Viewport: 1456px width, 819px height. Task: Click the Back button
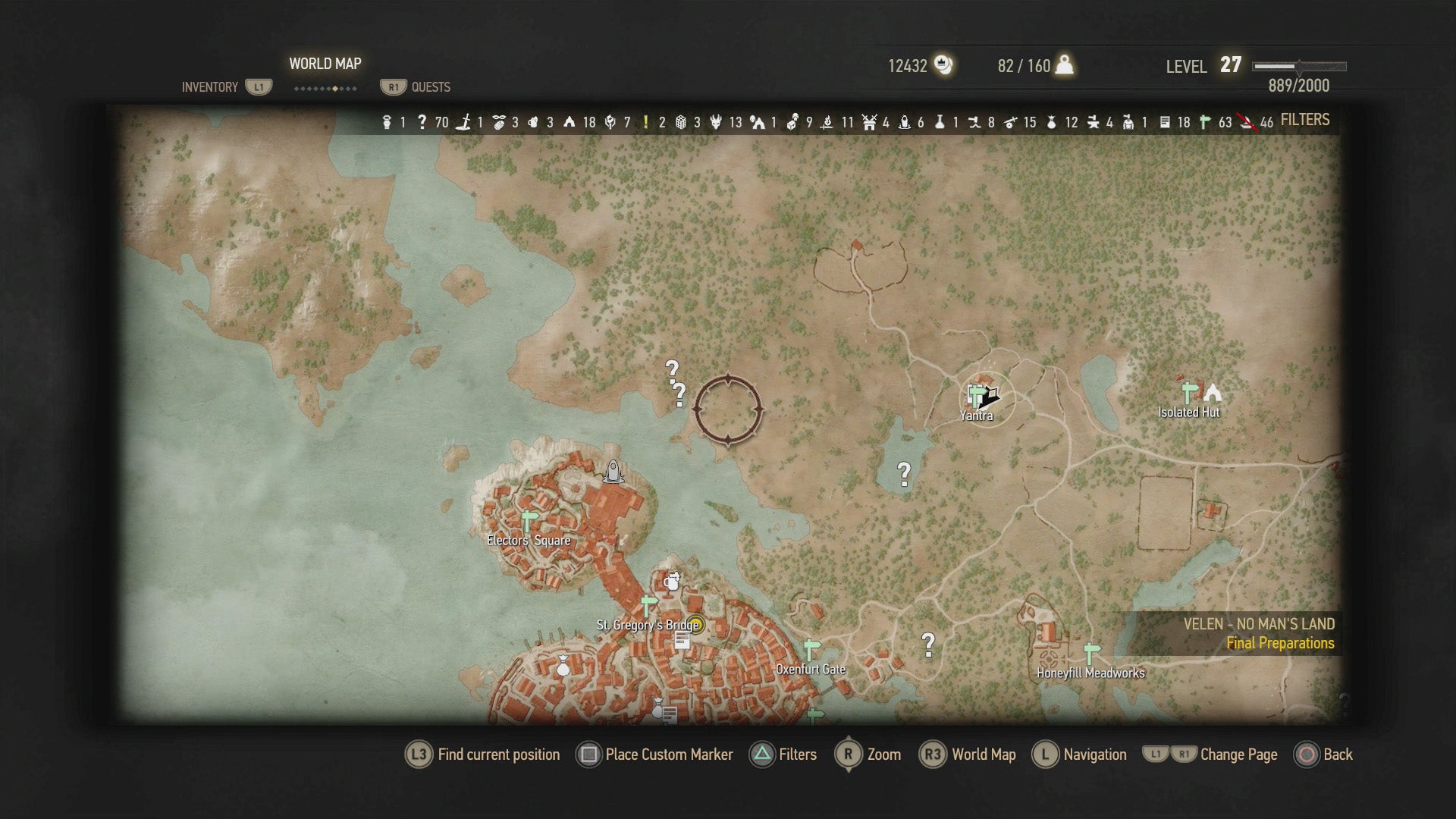pyautogui.click(x=1308, y=755)
